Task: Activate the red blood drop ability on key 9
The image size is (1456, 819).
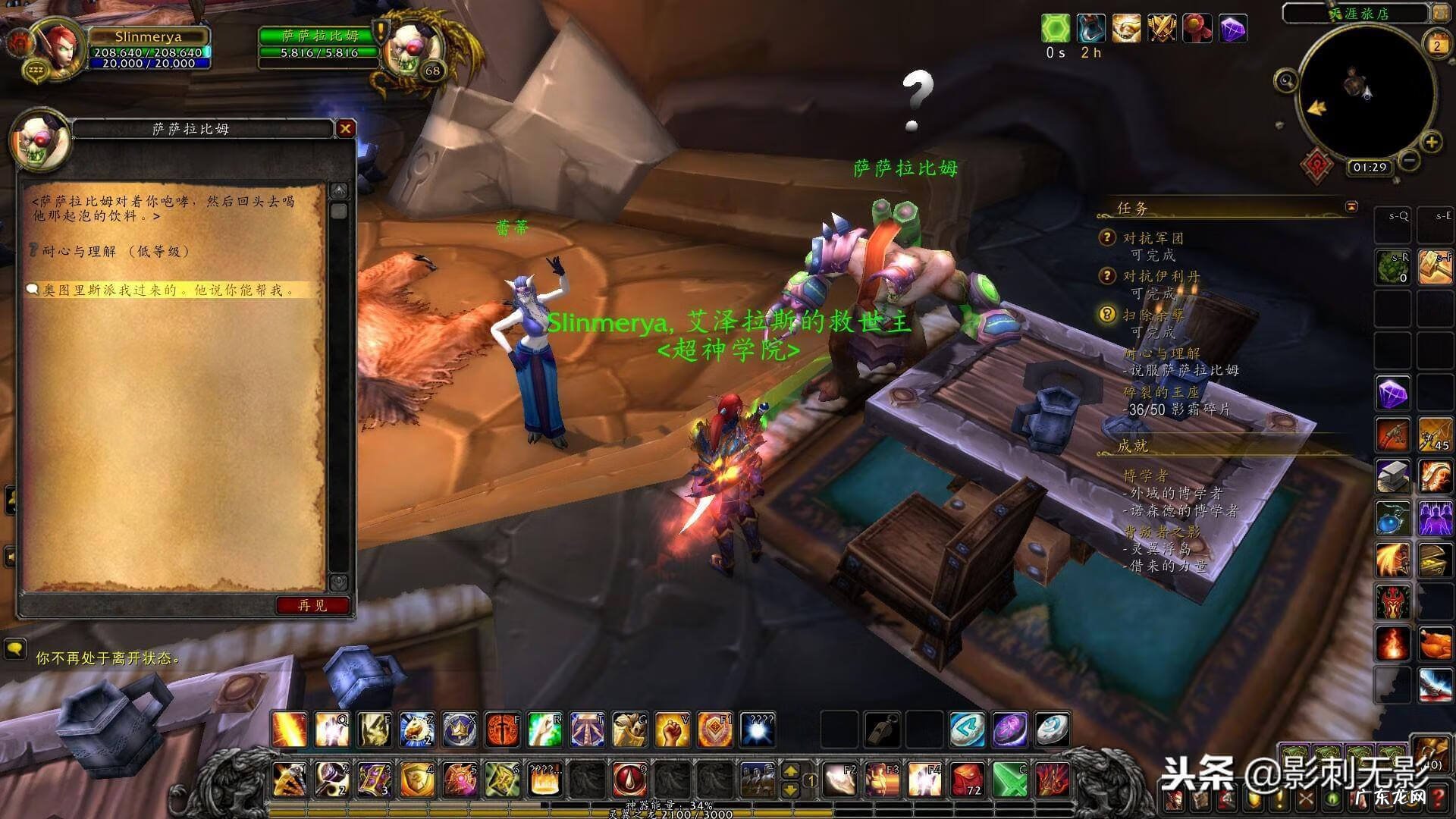Action: (630, 779)
